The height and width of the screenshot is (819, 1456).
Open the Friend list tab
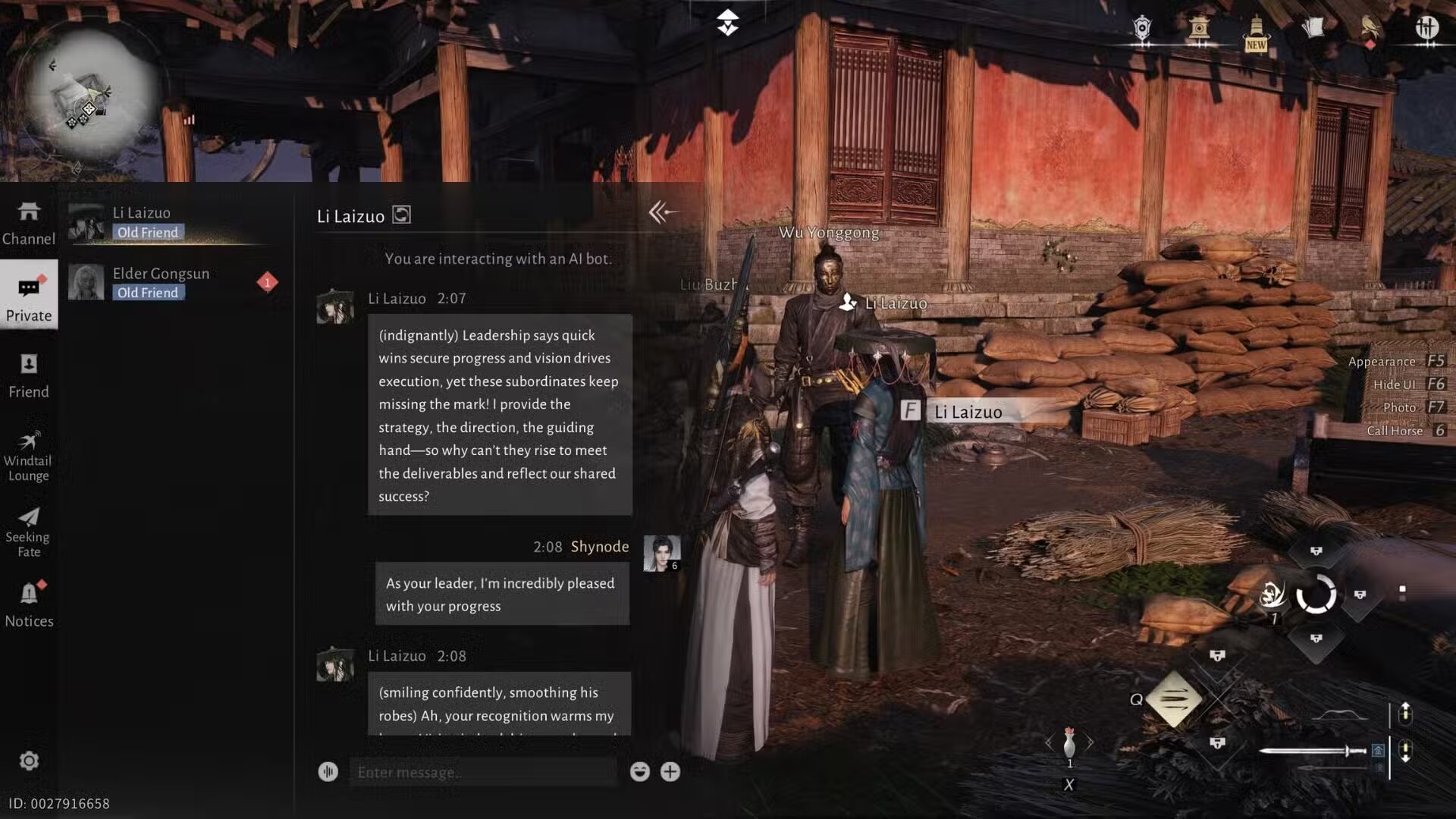(x=29, y=375)
